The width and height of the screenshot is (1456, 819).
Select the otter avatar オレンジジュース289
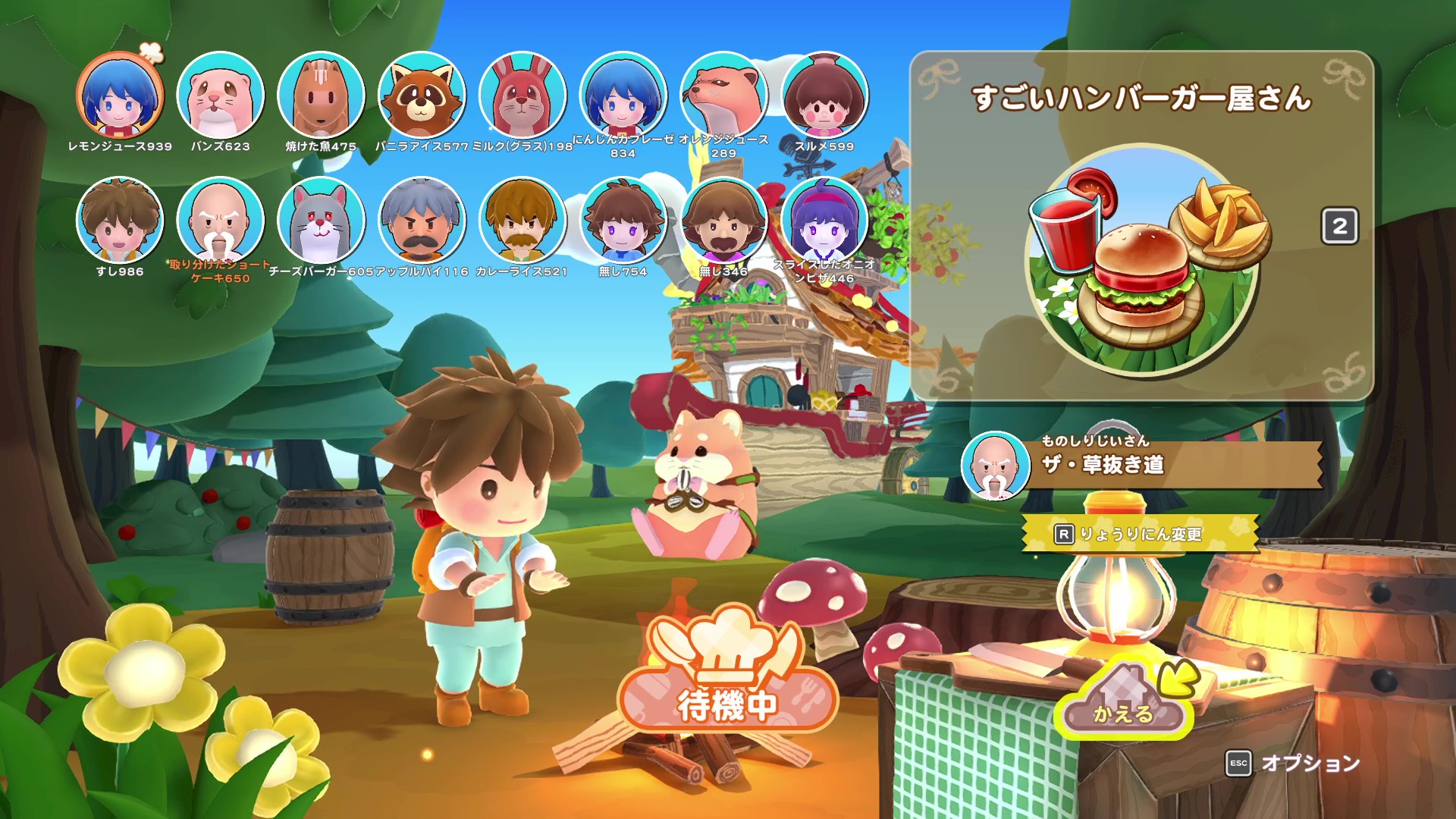(723, 96)
